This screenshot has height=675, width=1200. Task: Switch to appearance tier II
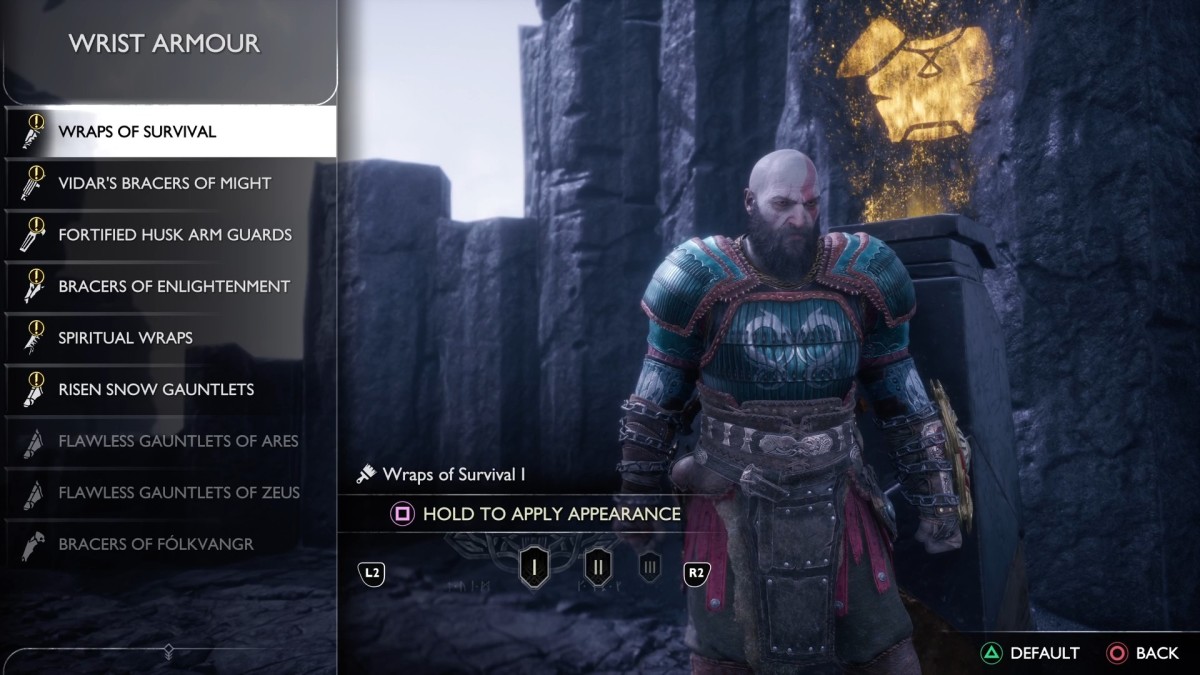tap(598, 568)
